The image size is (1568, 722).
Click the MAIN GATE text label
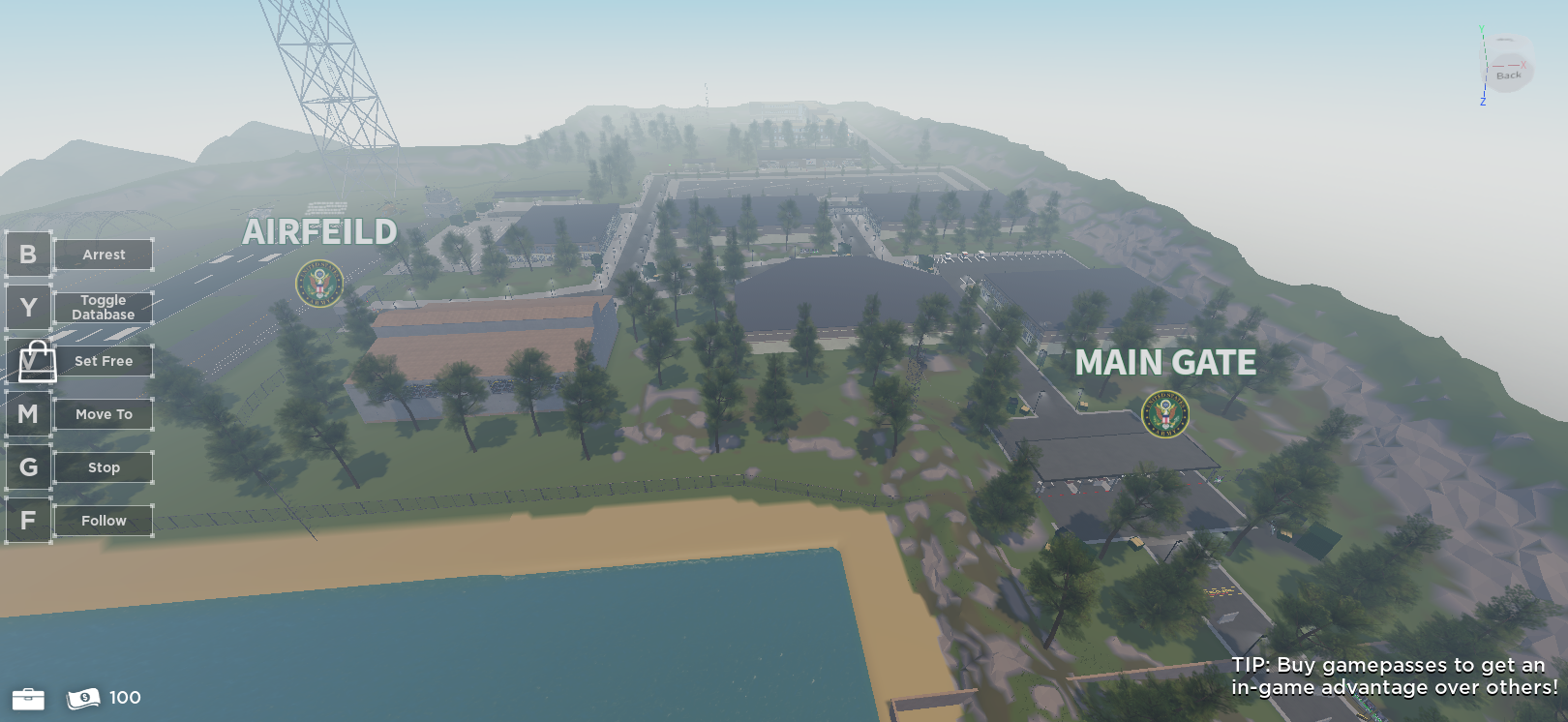(x=1164, y=364)
